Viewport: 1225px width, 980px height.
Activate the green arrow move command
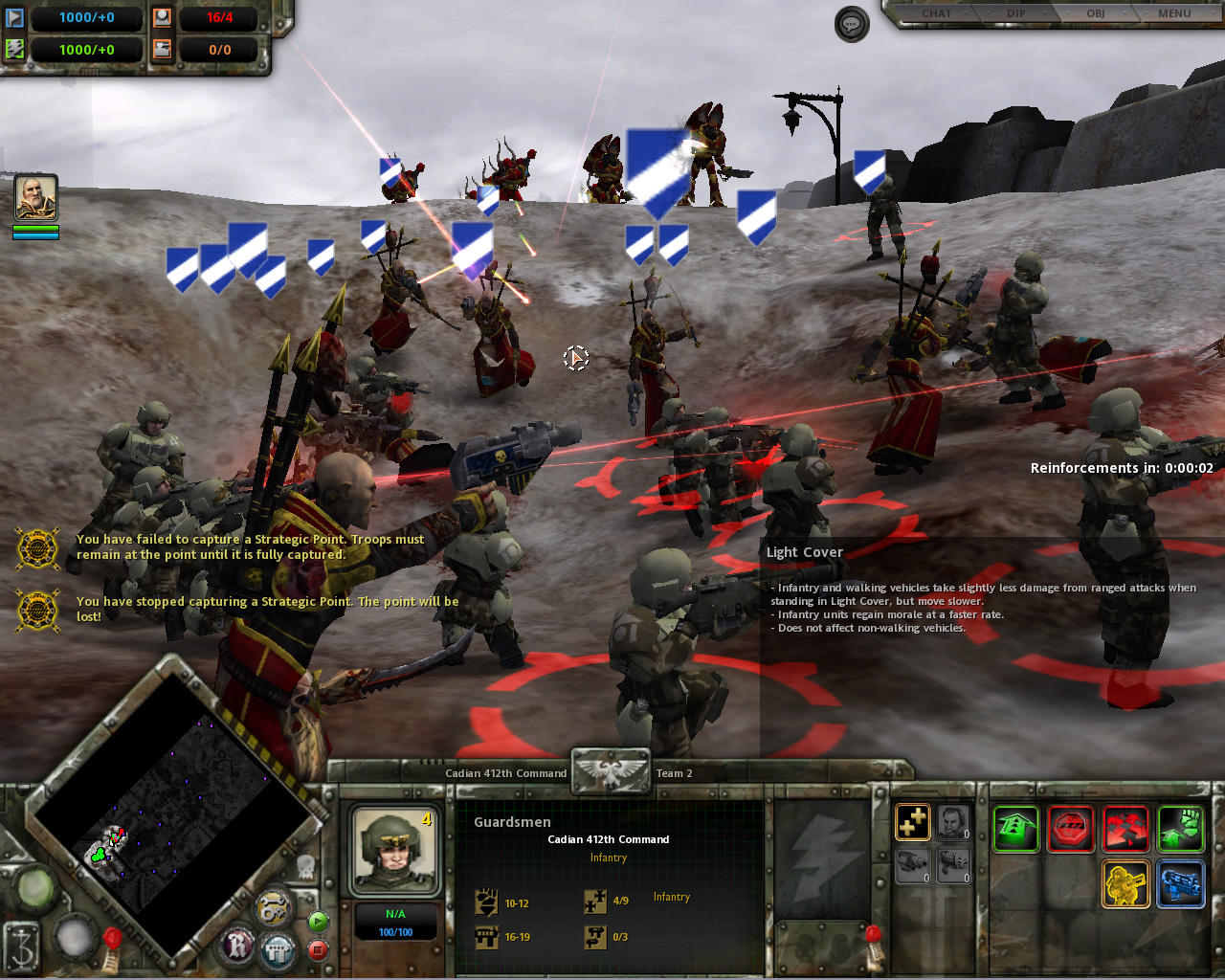pyautogui.click(x=1015, y=828)
